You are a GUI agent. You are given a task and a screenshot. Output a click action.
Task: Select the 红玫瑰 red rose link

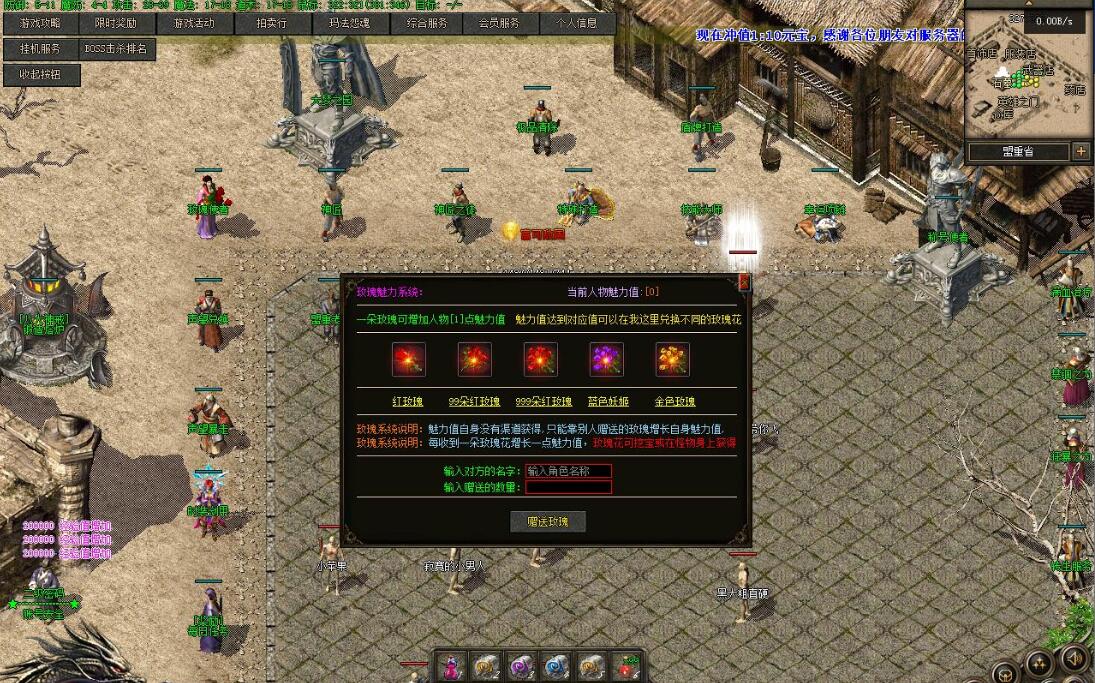[x=408, y=402]
